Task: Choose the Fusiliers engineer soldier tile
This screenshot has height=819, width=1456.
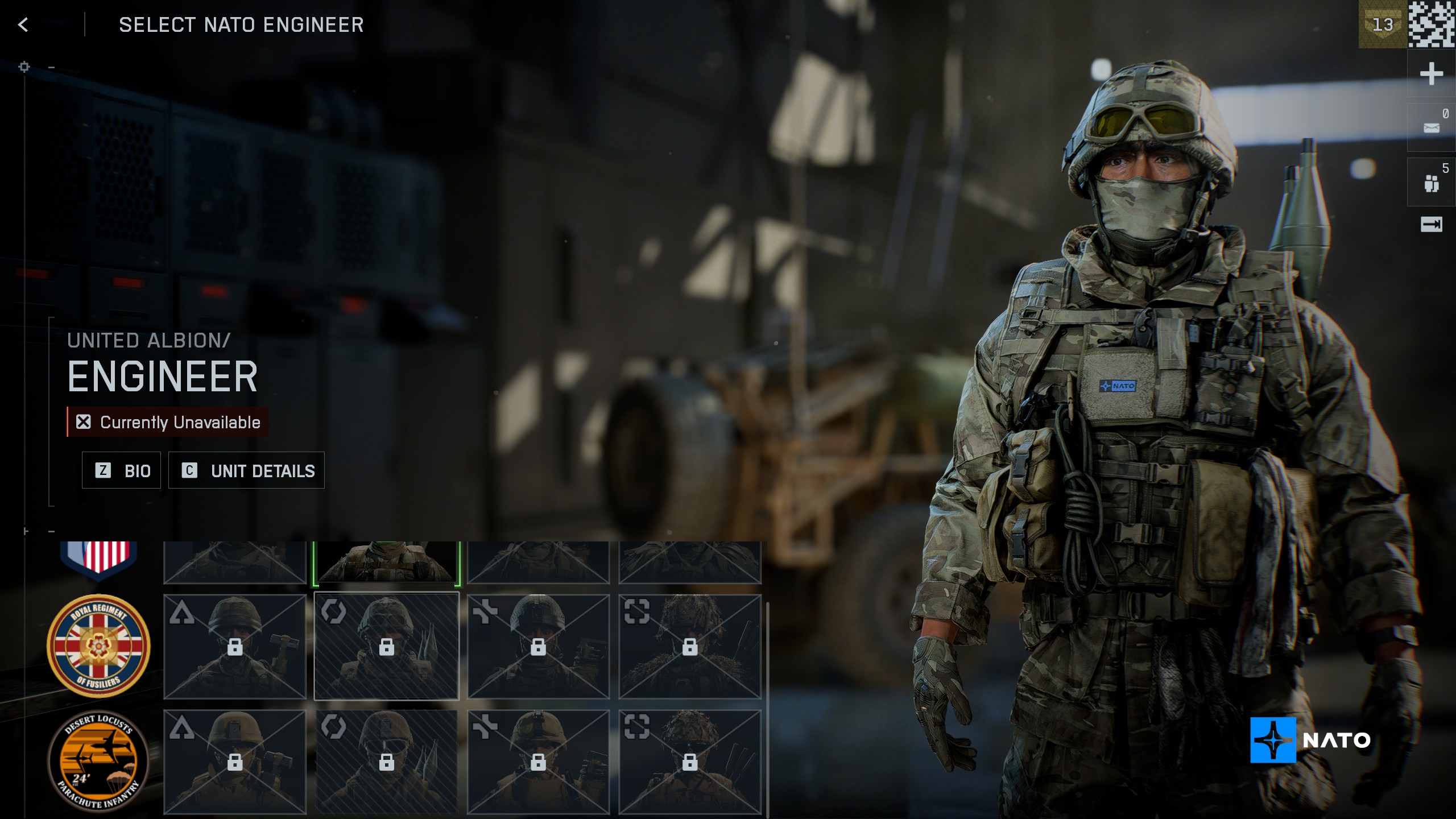Action: 386,647
